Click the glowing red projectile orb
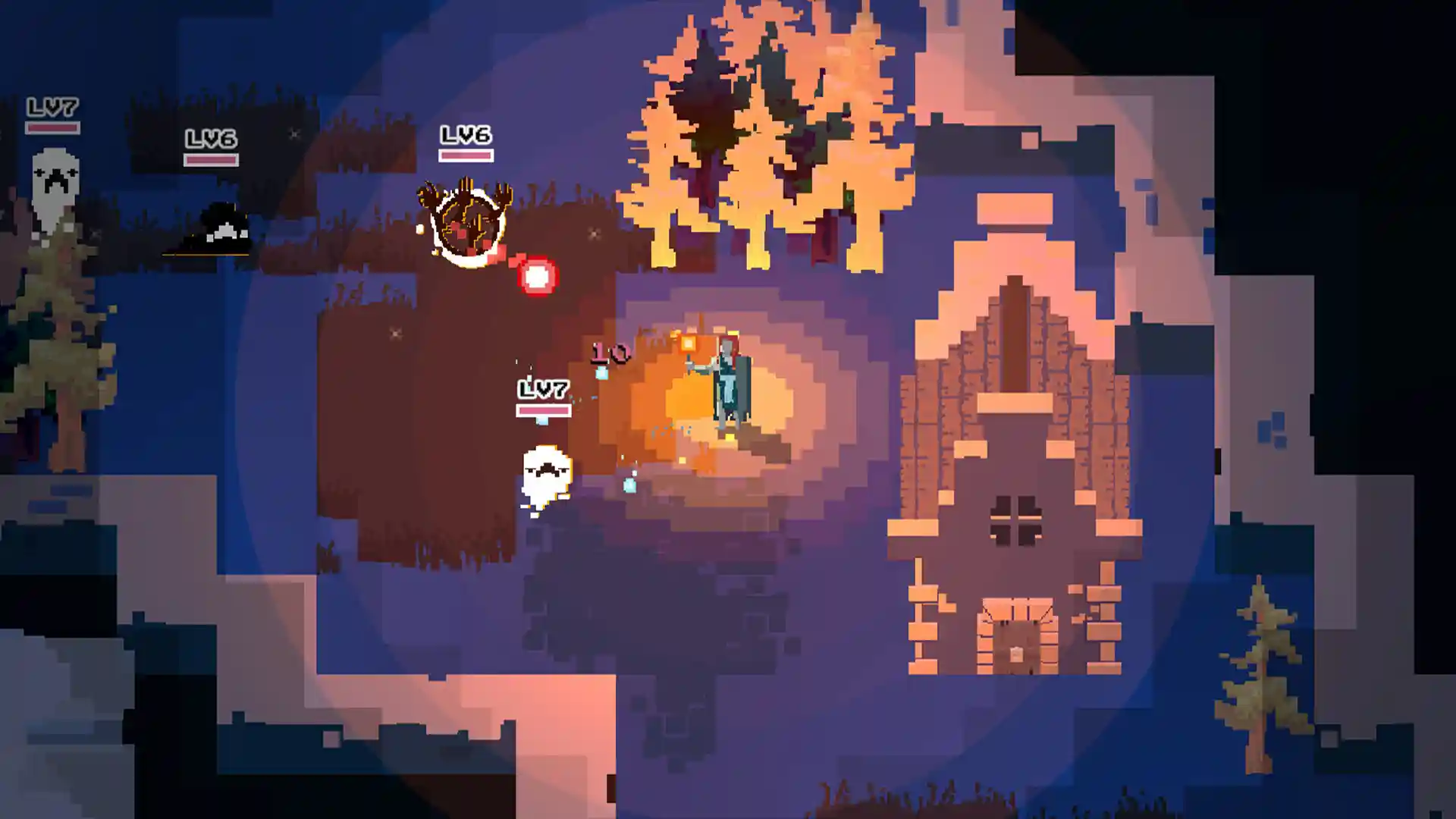The width and height of the screenshot is (1456, 819). click(x=537, y=275)
